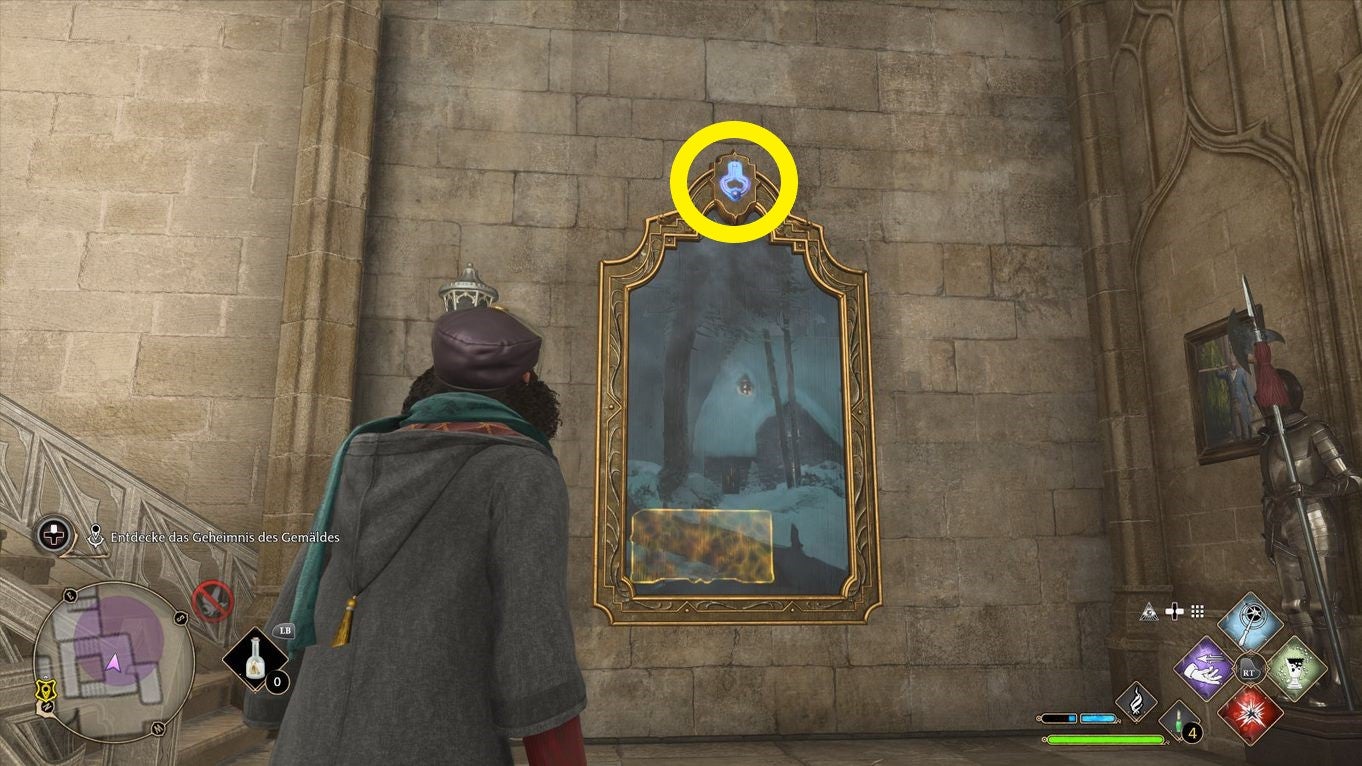Image resolution: width=1362 pixels, height=766 pixels.
Task: Click the grid dots loadout indicator
Action: click(1197, 611)
